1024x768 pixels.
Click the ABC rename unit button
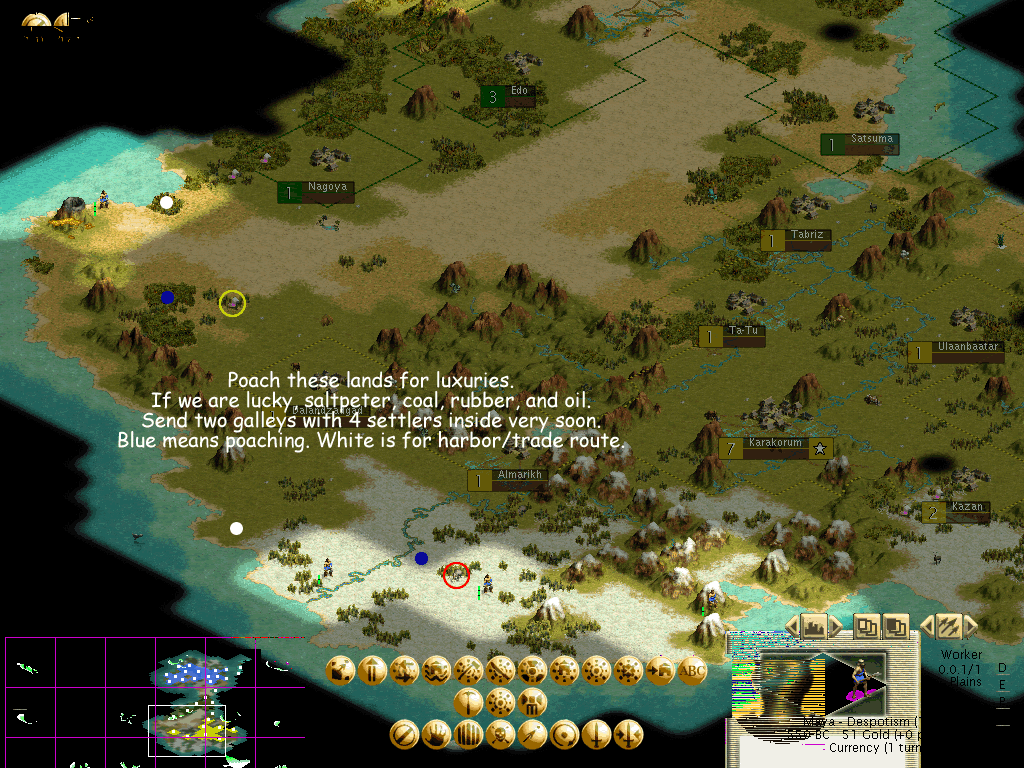[692, 671]
